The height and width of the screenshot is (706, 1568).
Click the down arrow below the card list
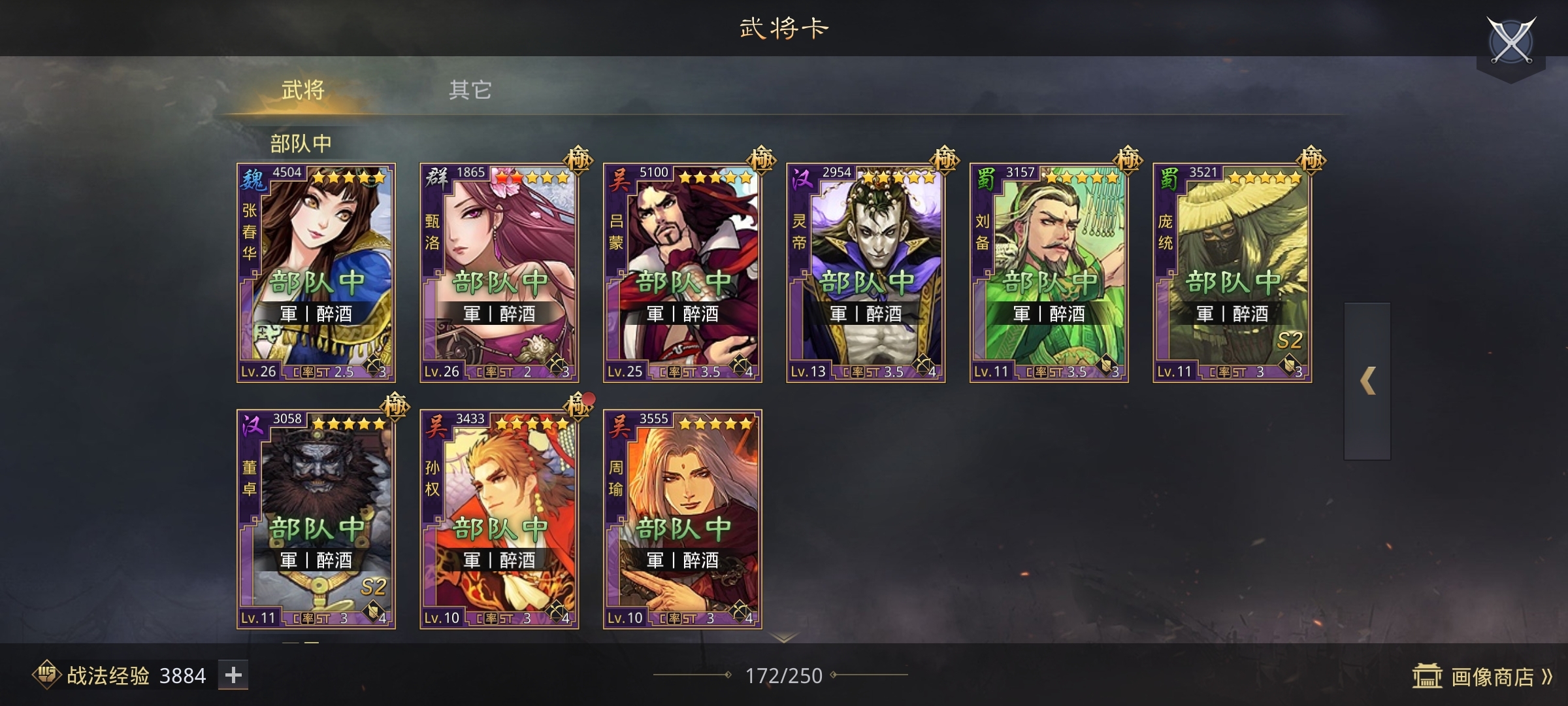784,637
